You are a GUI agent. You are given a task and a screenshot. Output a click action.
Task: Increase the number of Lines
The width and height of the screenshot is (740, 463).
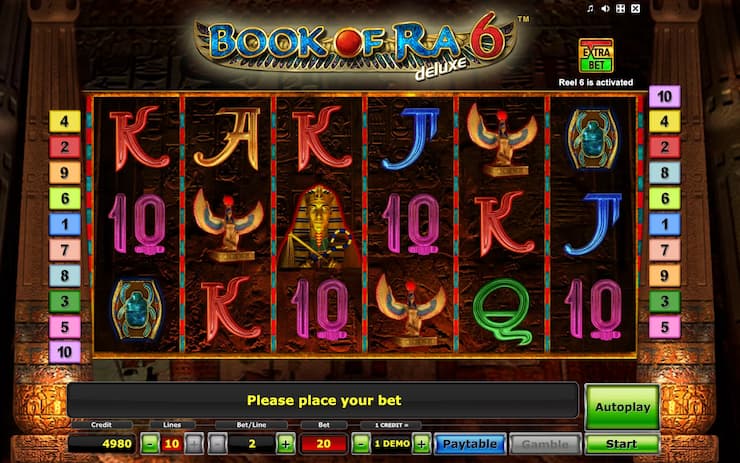(194, 443)
